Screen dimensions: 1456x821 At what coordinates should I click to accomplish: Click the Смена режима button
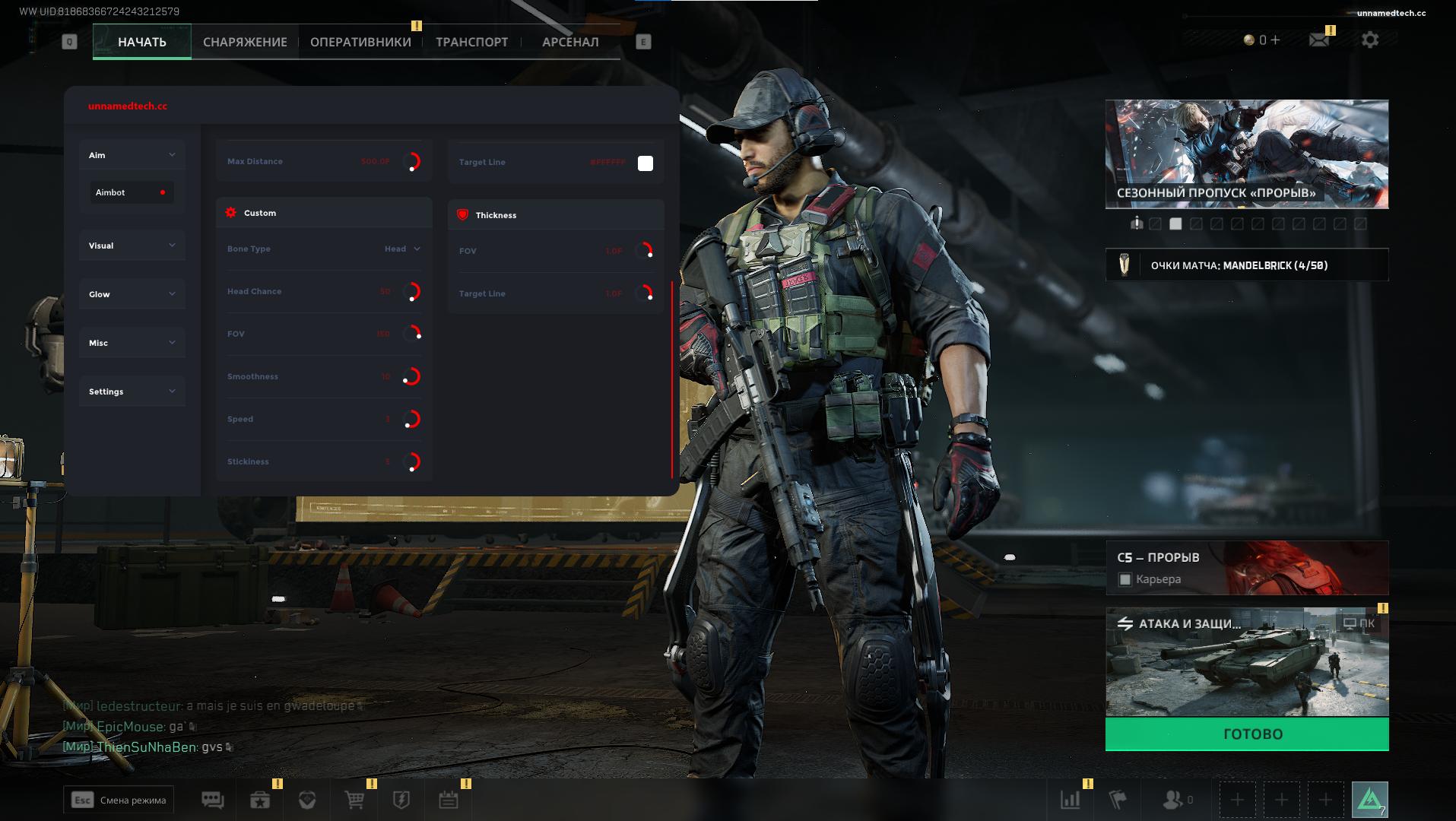pyautogui.click(x=119, y=800)
